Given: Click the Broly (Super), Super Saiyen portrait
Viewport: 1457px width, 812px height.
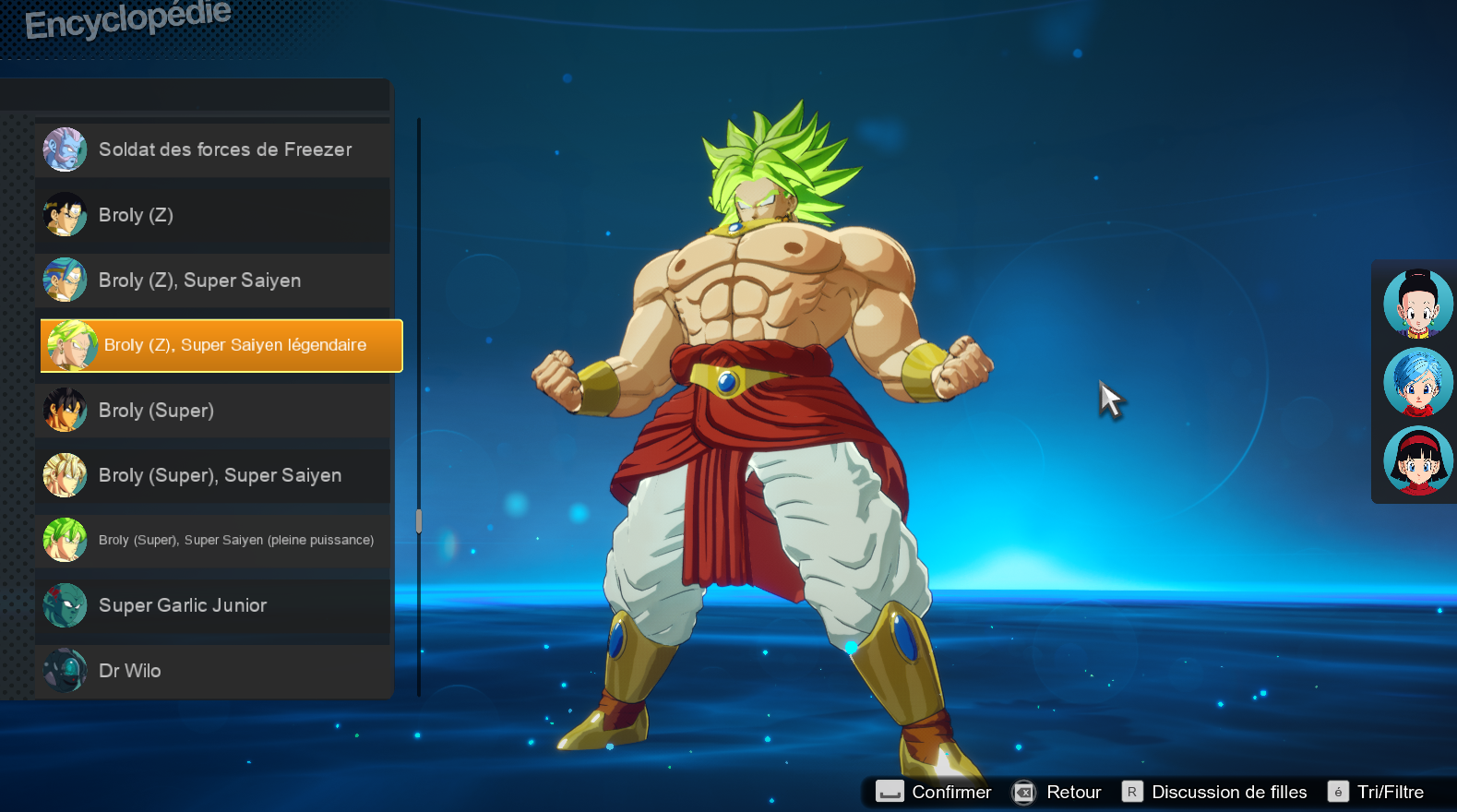Looking at the screenshot, I should pyautogui.click(x=64, y=475).
